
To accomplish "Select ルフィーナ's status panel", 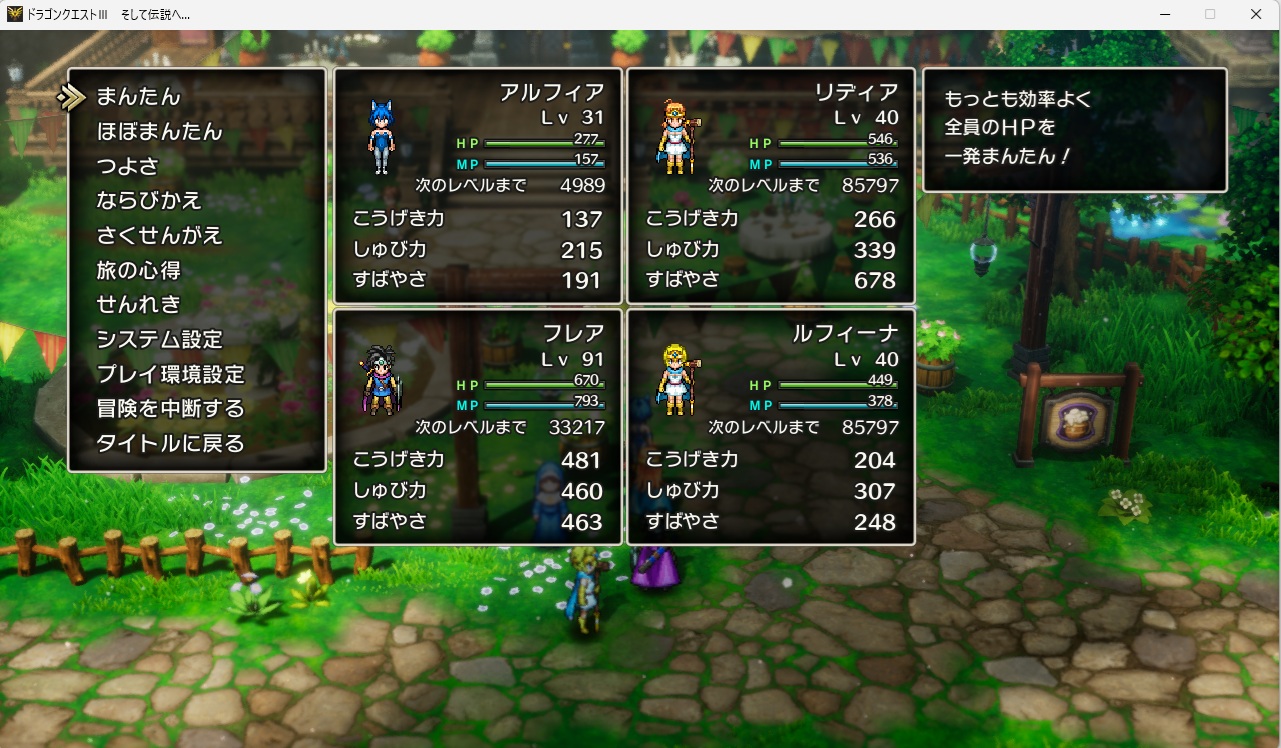I will pos(771,427).
